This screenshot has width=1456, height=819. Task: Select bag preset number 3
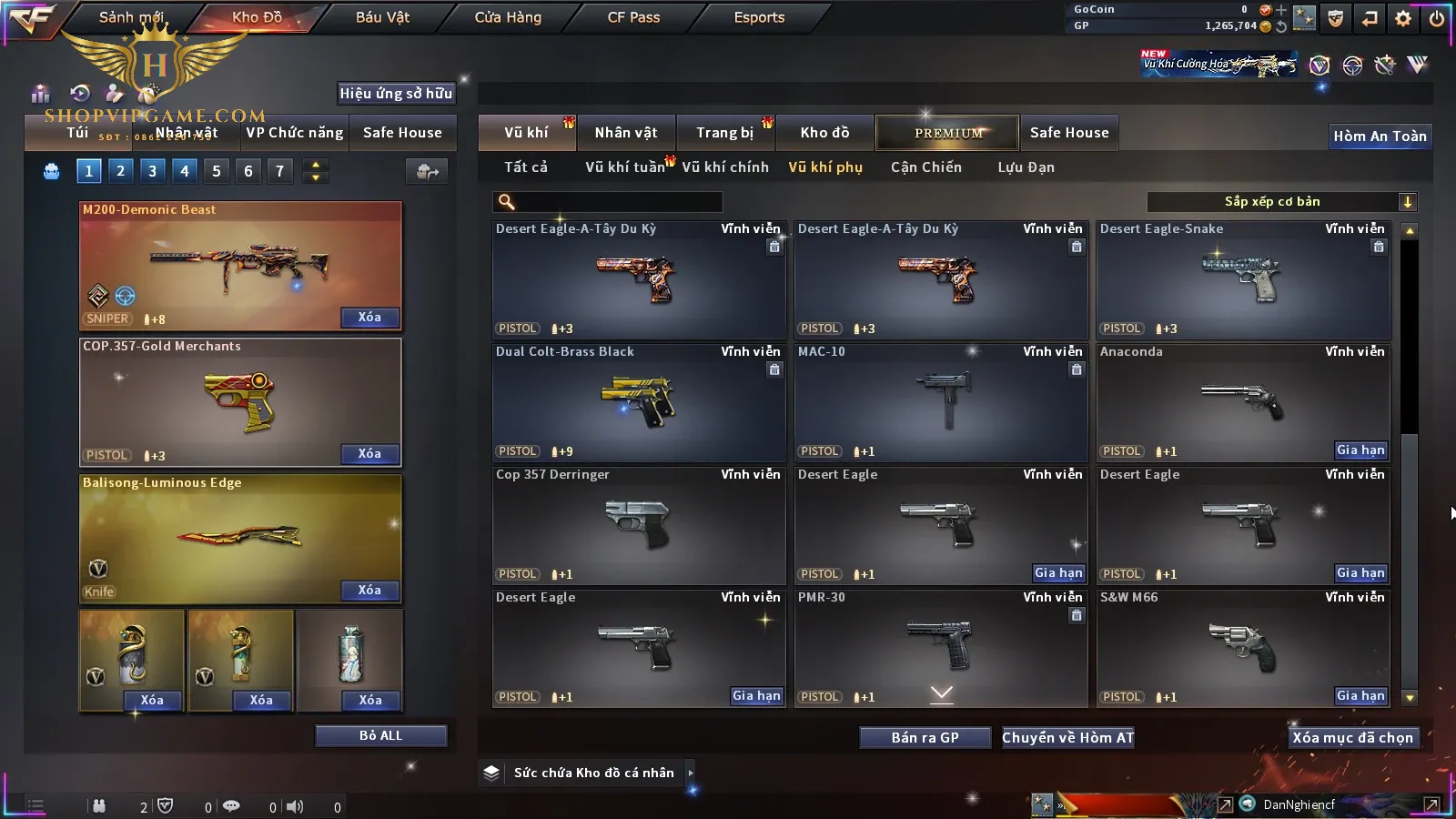click(152, 171)
